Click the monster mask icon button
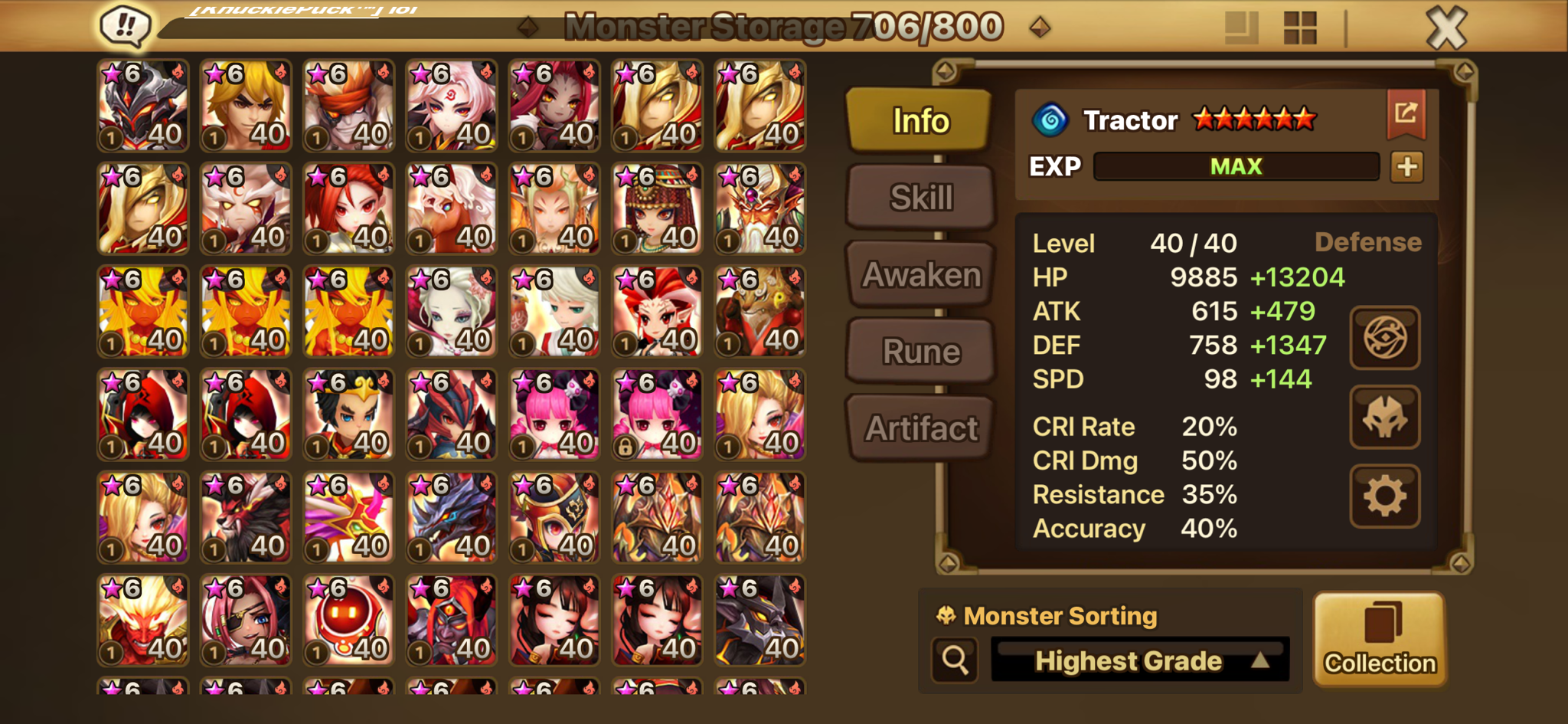This screenshot has width=1568, height=724. point(1384,418)
